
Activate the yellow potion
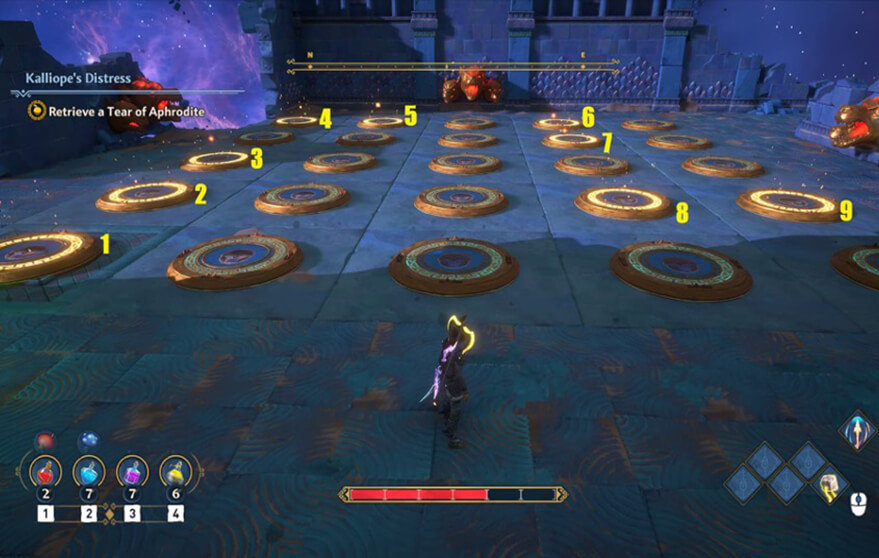pyautogui.click(x=176, y=469)
